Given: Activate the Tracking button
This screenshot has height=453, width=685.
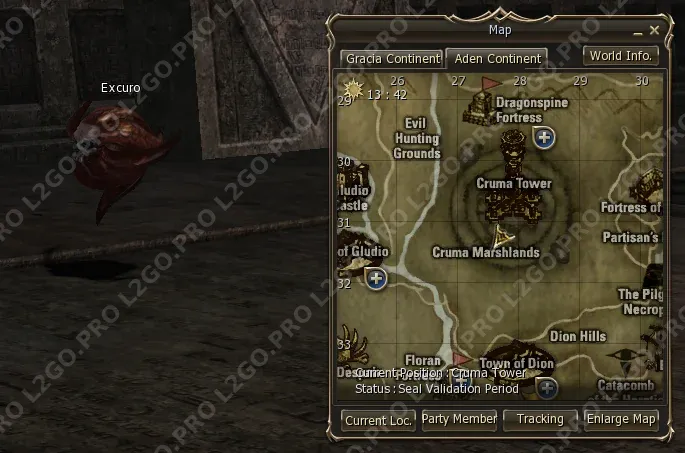Looking at the screenshot, I should point(540,419).
